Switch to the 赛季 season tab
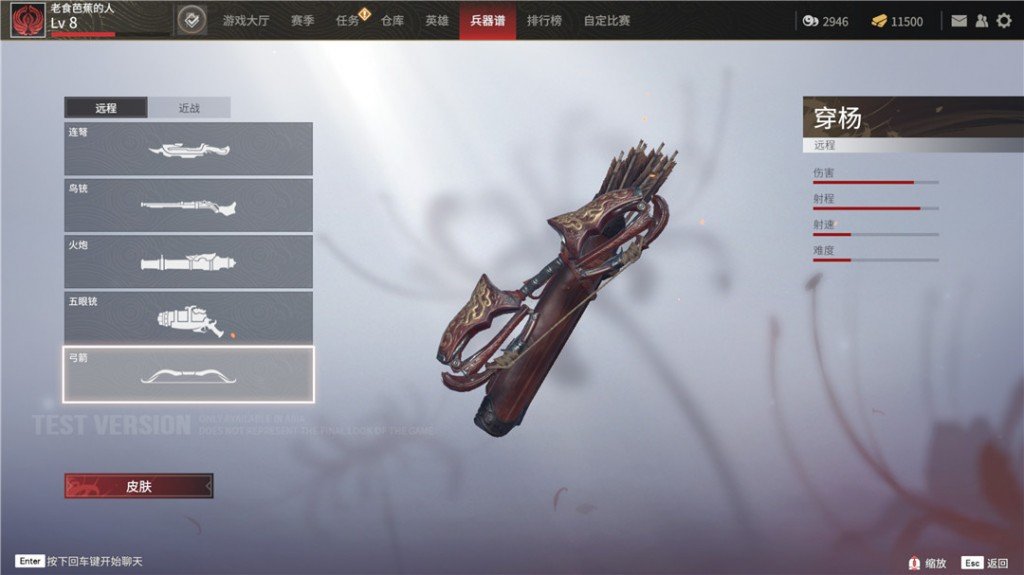The width and height of the screenshot is (1024, 575). 303,21
